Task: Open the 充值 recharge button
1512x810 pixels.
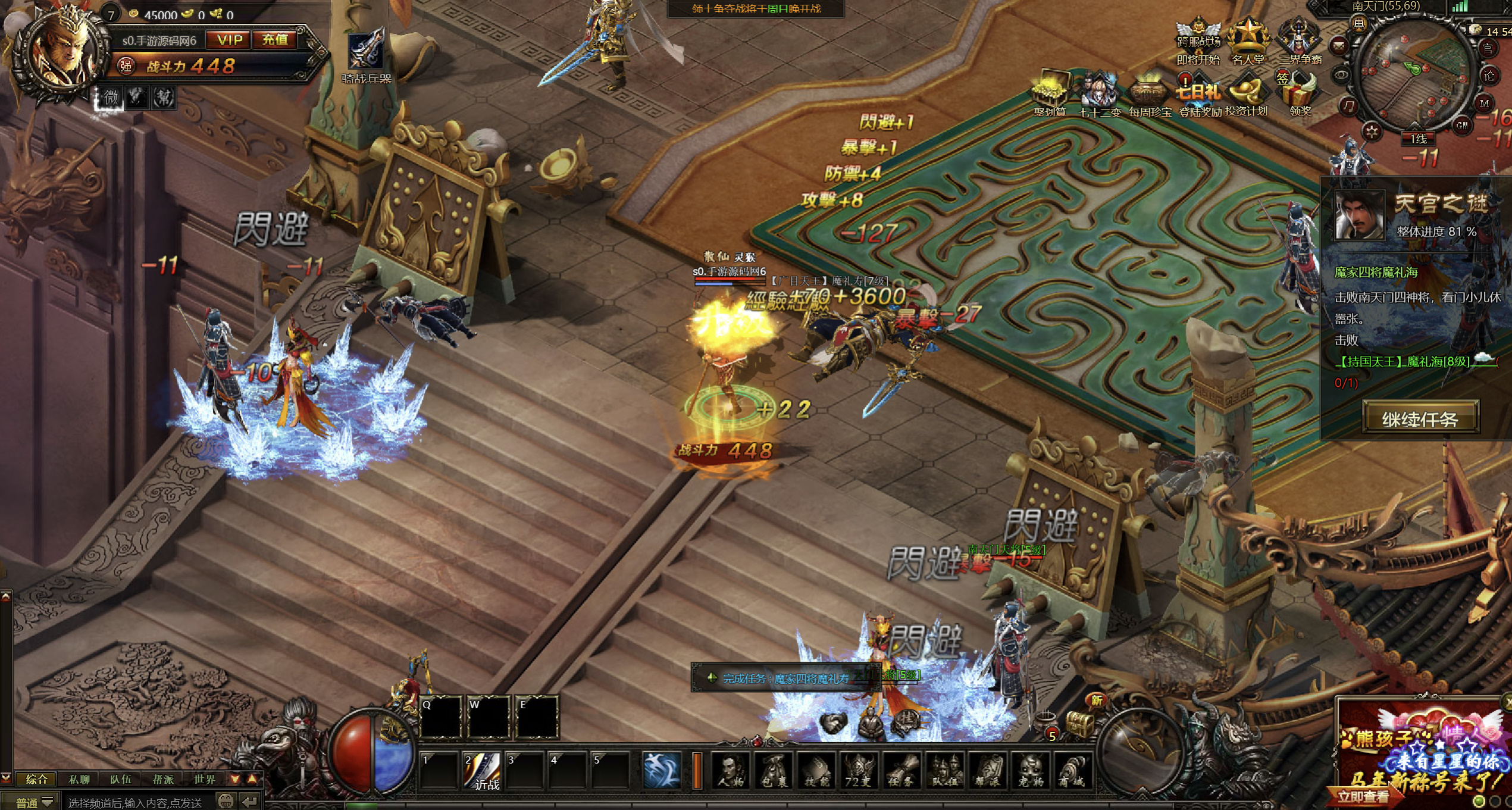Action: tap(275, 40)
